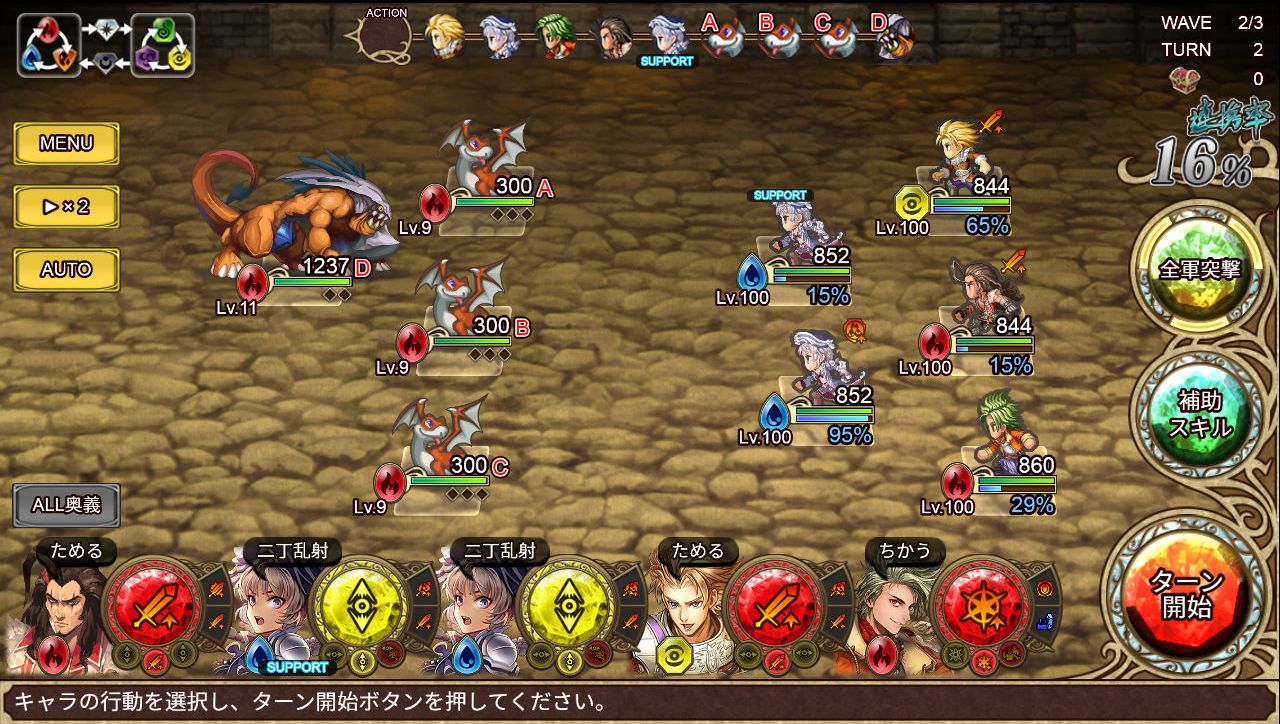Open the MENU button
The width and height of the screenshot is (1280, 724).
click(66, 144)
